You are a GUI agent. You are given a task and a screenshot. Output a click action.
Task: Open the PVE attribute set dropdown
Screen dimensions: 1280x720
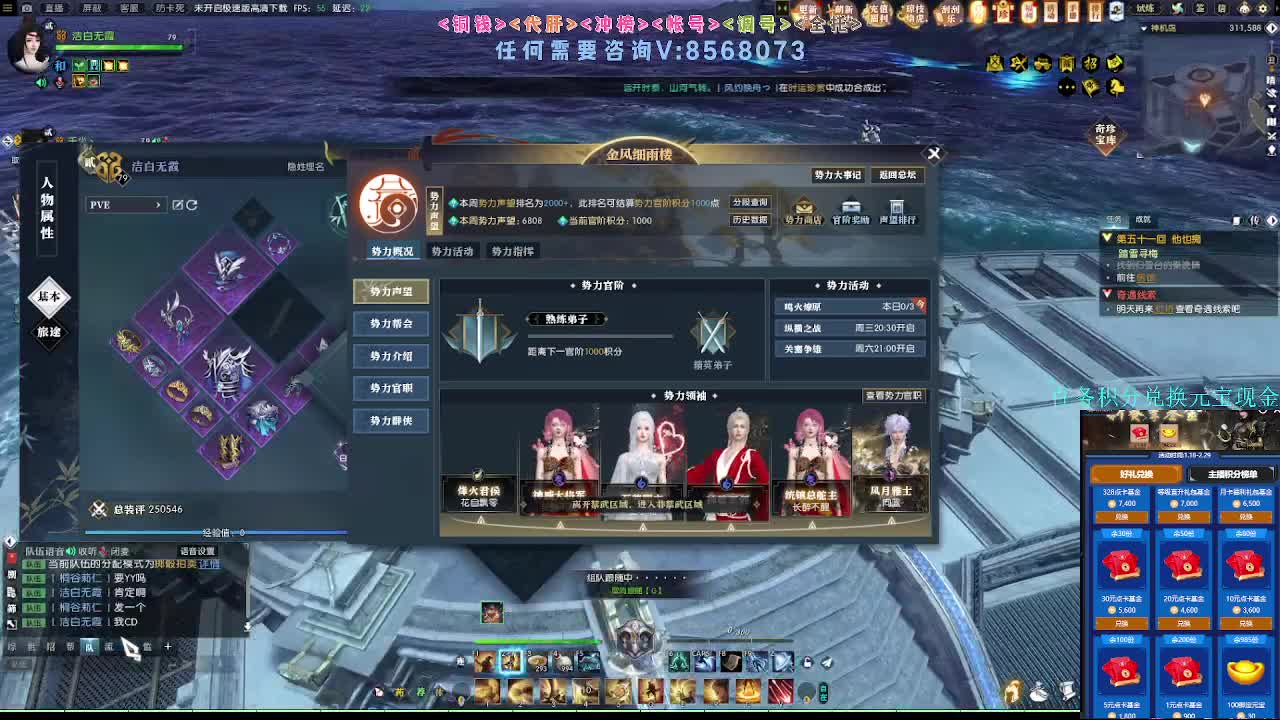130,206
